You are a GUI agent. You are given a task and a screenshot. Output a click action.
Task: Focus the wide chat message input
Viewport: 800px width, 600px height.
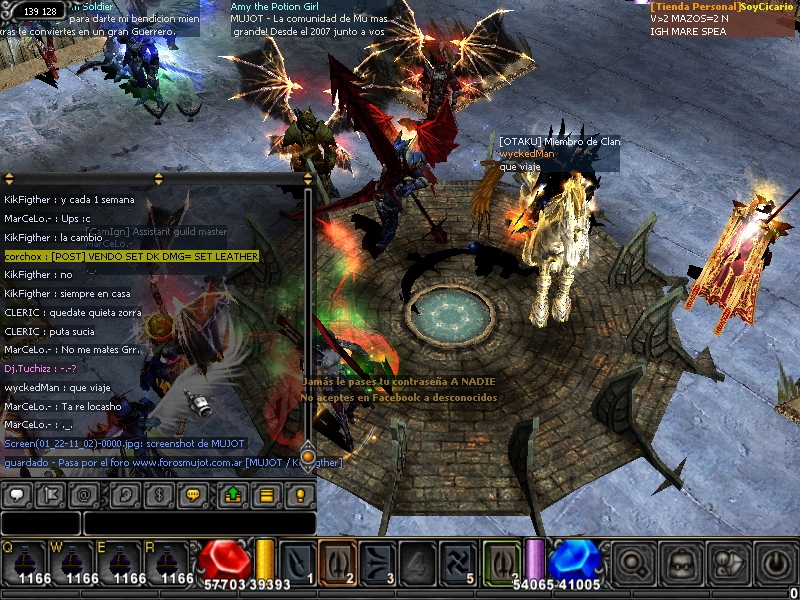tap(199, 523)
